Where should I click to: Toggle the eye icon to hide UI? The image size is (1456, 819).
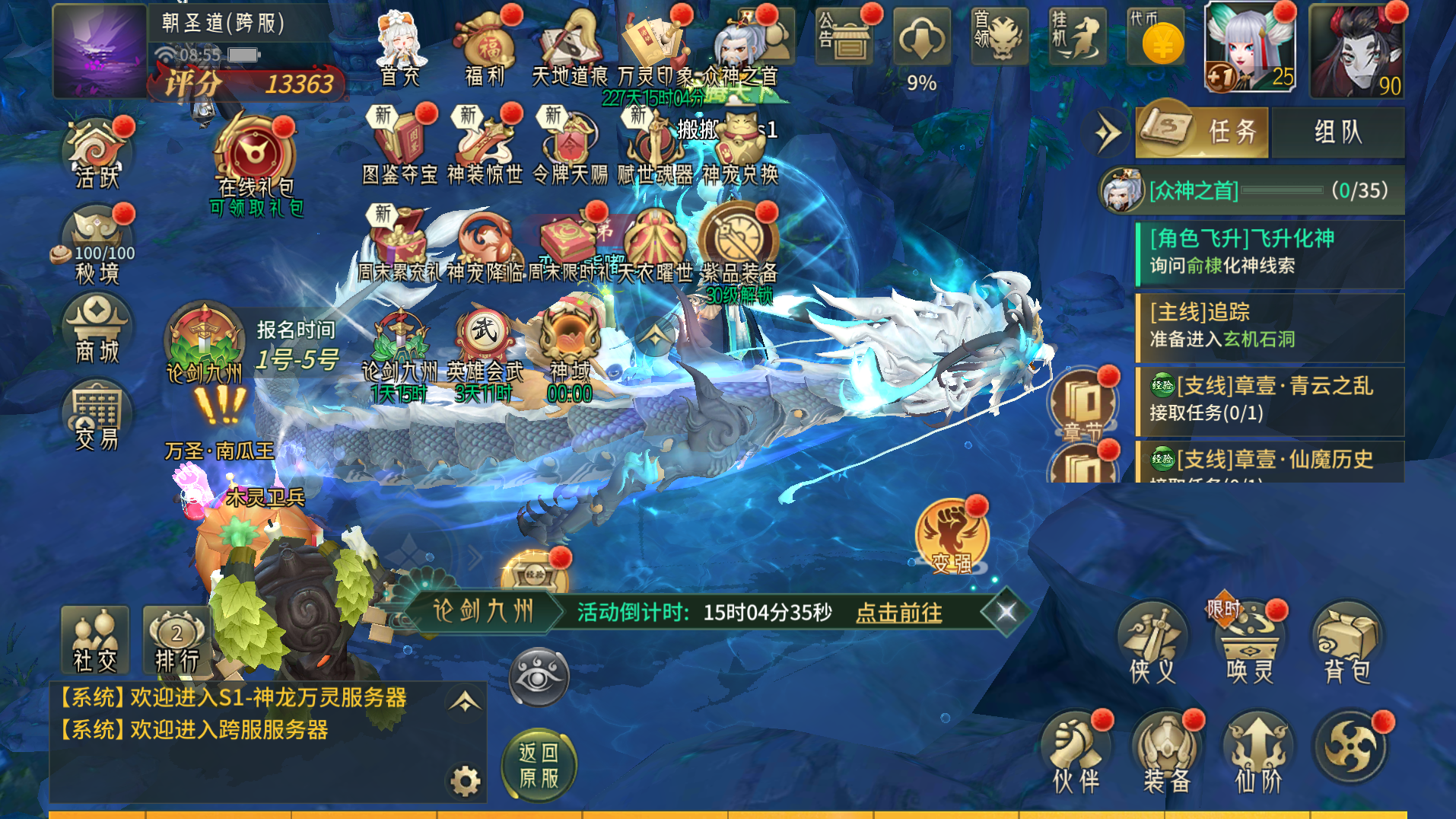(538, 677)
